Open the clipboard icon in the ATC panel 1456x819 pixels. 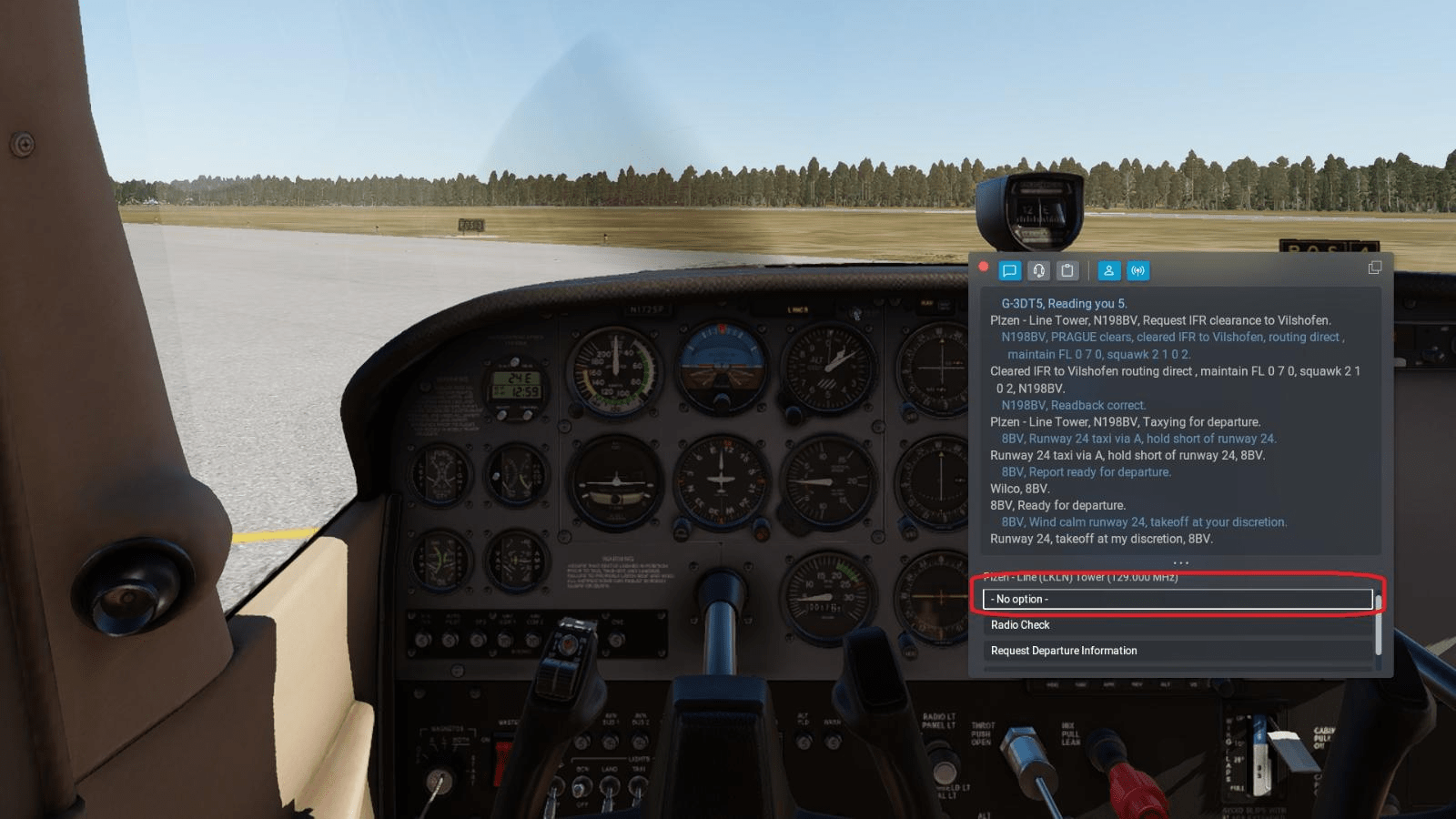point(1067,270)
